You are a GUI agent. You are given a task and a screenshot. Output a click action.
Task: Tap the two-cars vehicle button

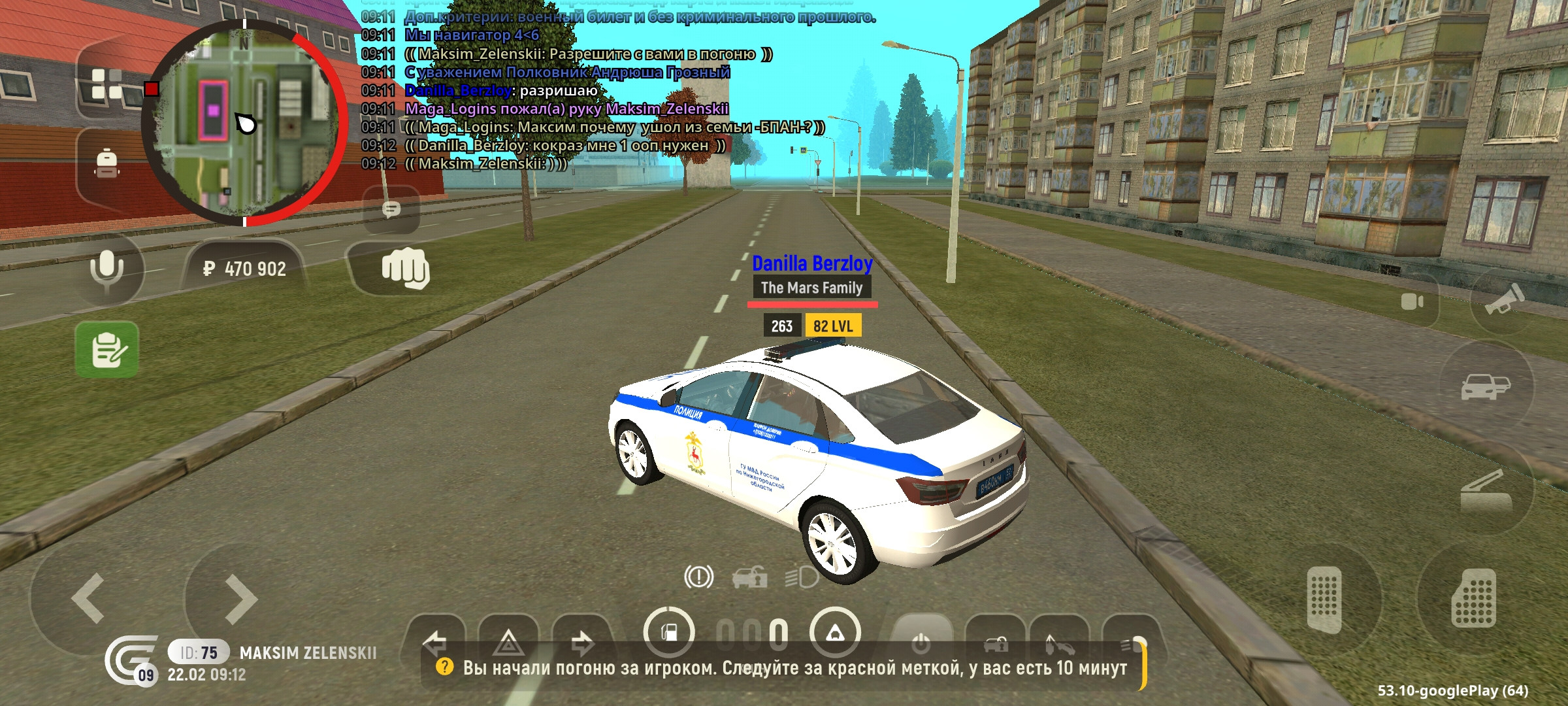pos(1484,386)
